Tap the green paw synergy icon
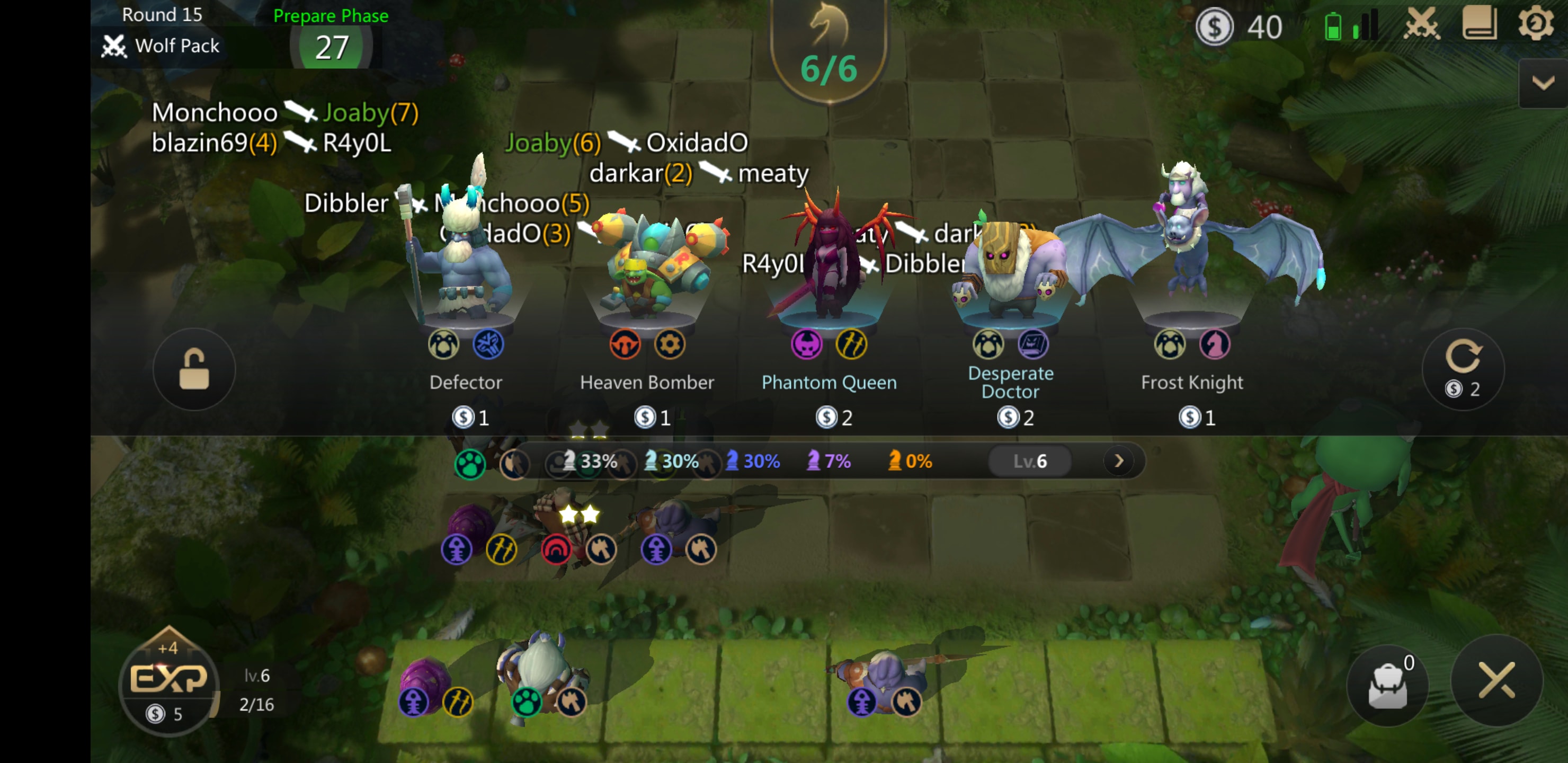Screen dimensions: 1568x763 point(470,464)
